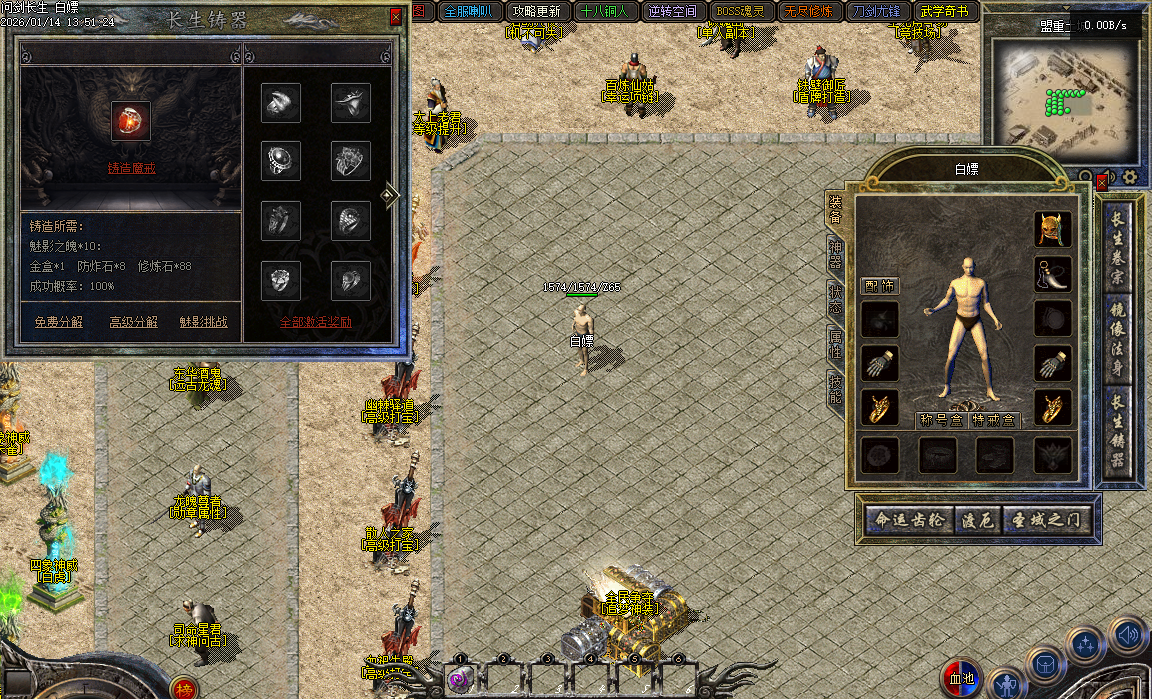The height and width of the screenshot is (699, 1152).
Task: Open the 魅影挑战 challenge link
Action: (203, 322)
